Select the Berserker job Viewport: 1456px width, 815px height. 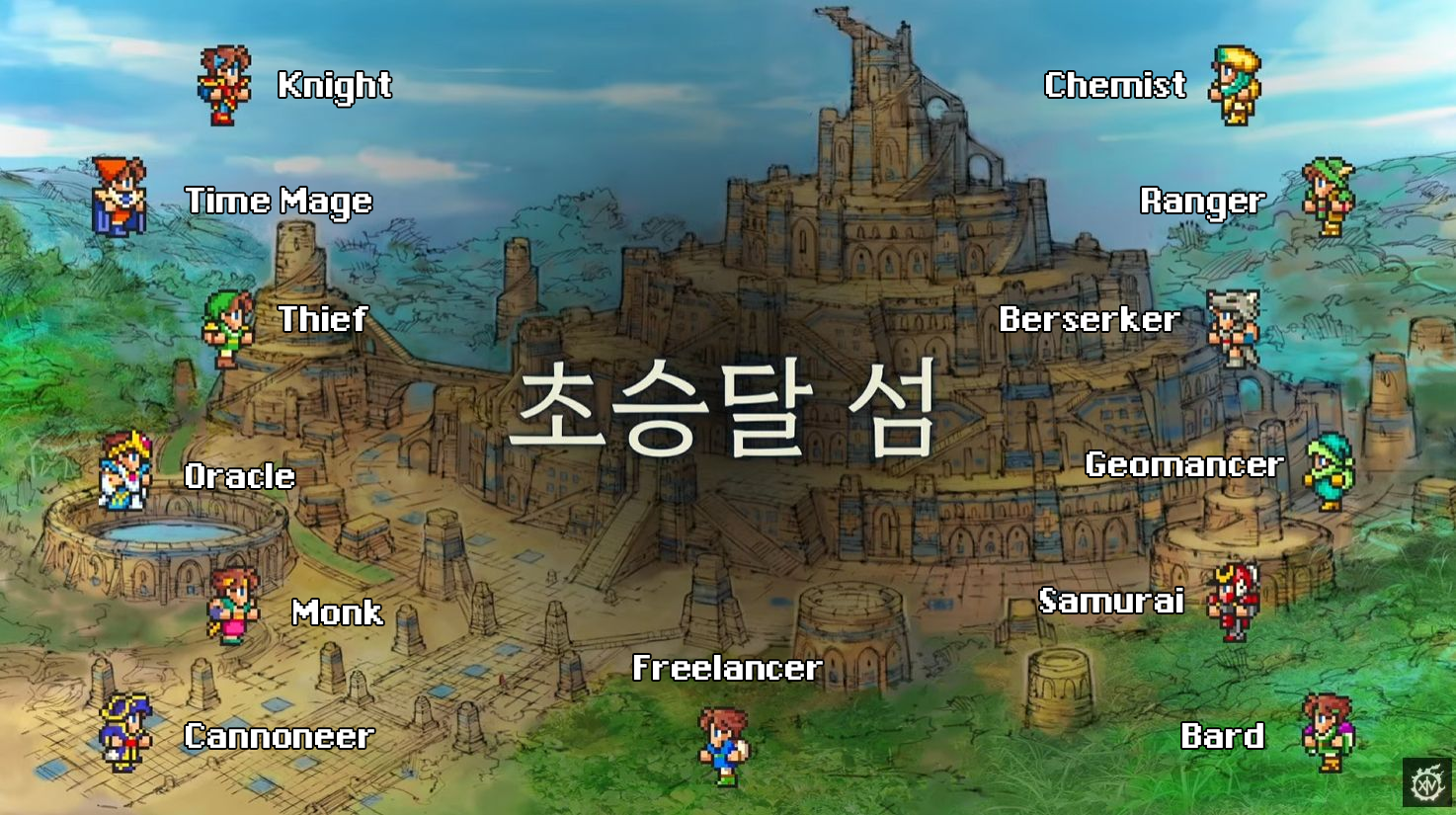click(x=1089, y=319)
